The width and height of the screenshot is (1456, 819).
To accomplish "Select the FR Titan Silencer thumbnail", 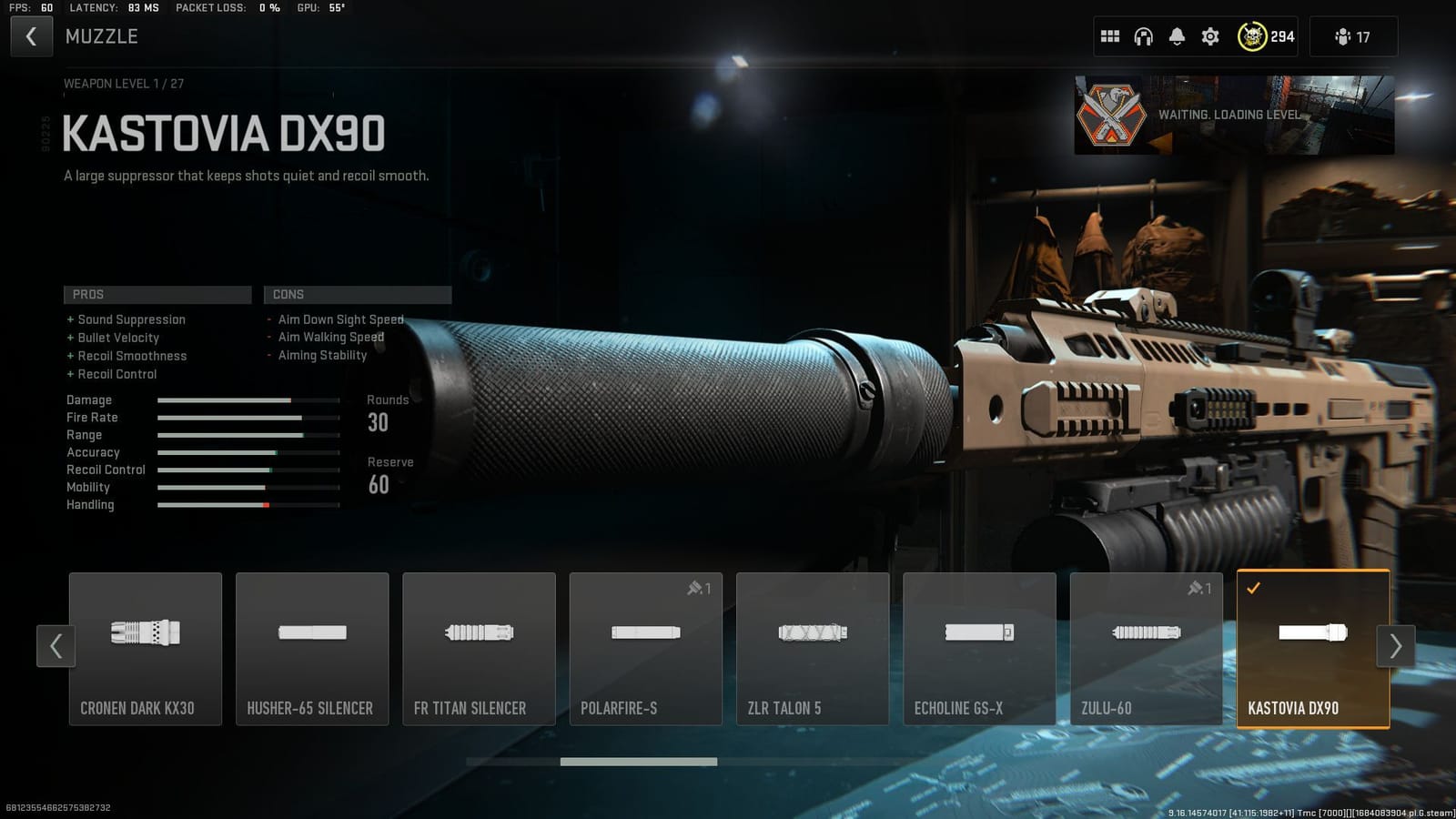I will coord(479,648).
